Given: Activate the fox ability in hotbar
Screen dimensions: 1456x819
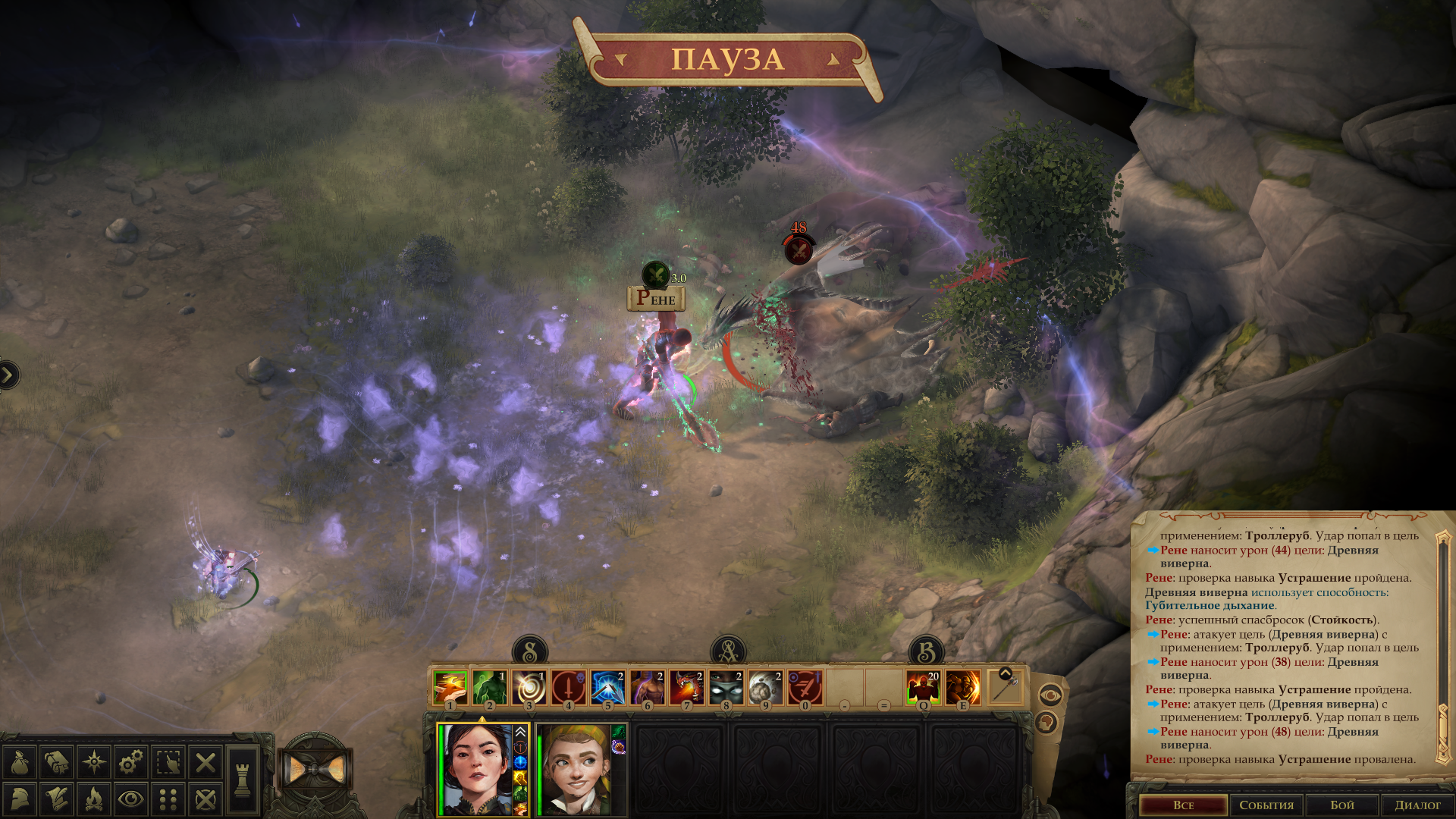Looking at the screenshot, I should point(450,688).
